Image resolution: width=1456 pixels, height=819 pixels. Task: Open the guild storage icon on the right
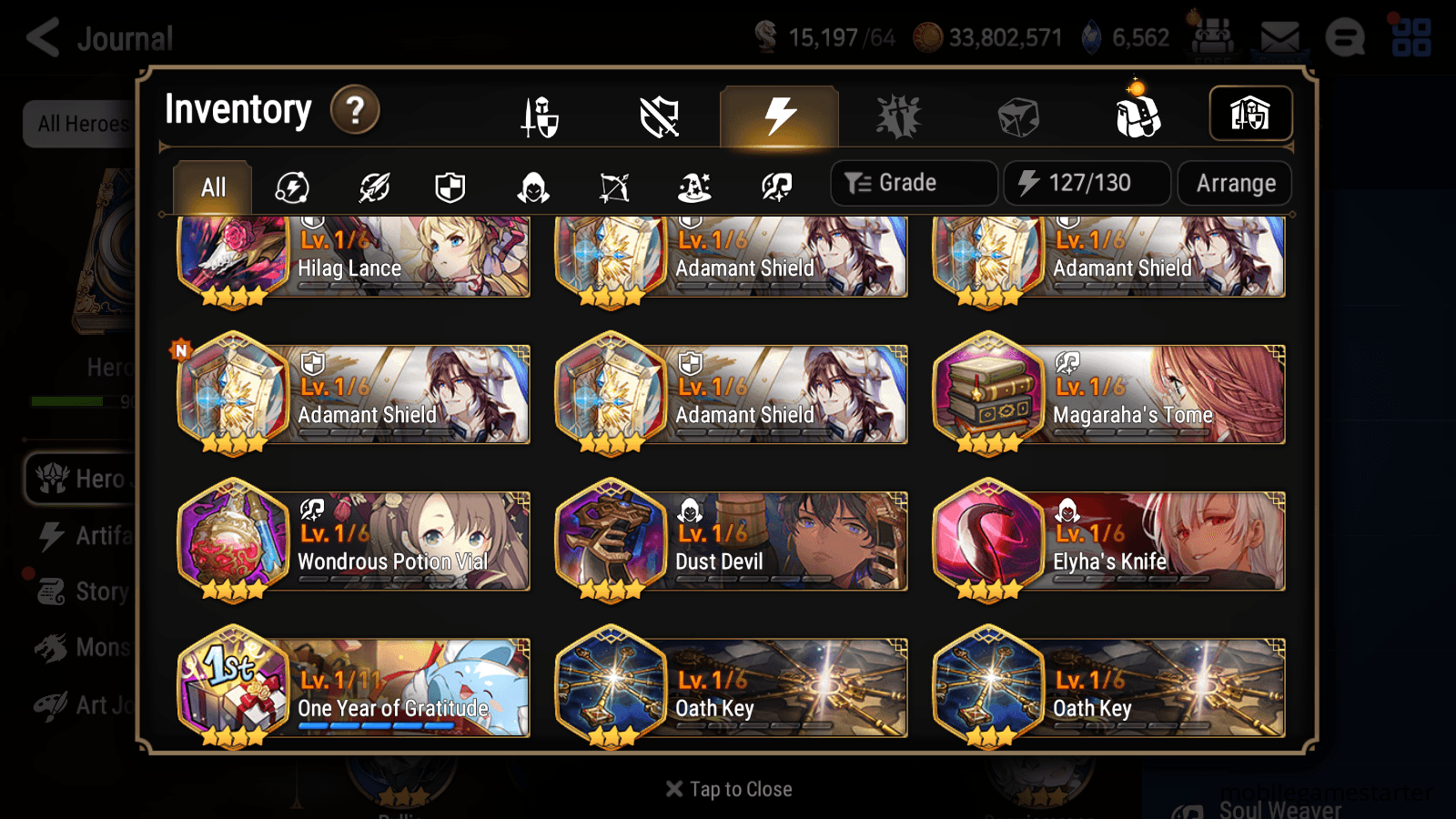(1250, 113)
